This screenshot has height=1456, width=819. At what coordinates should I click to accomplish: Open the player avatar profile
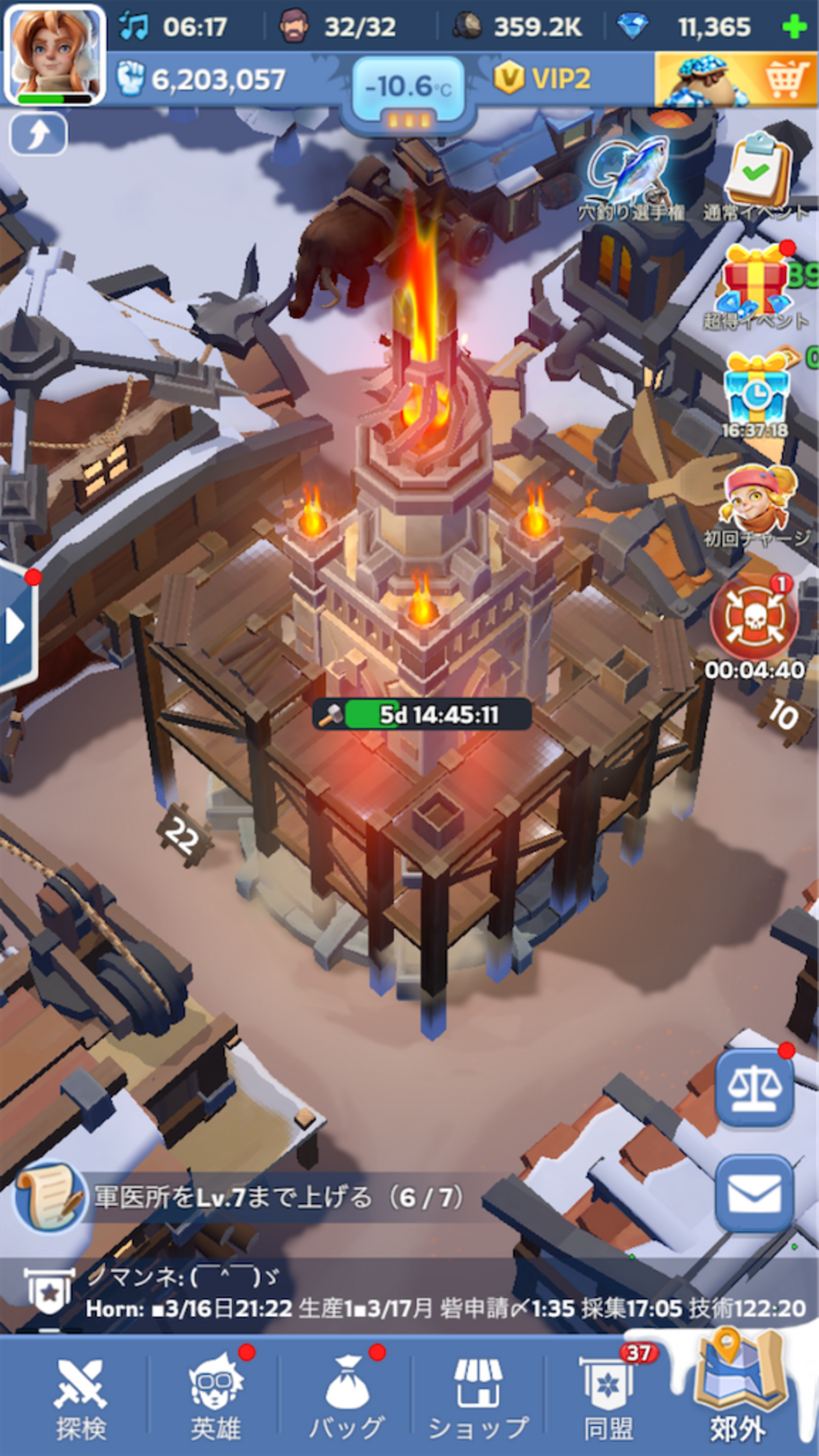point(54,54)
